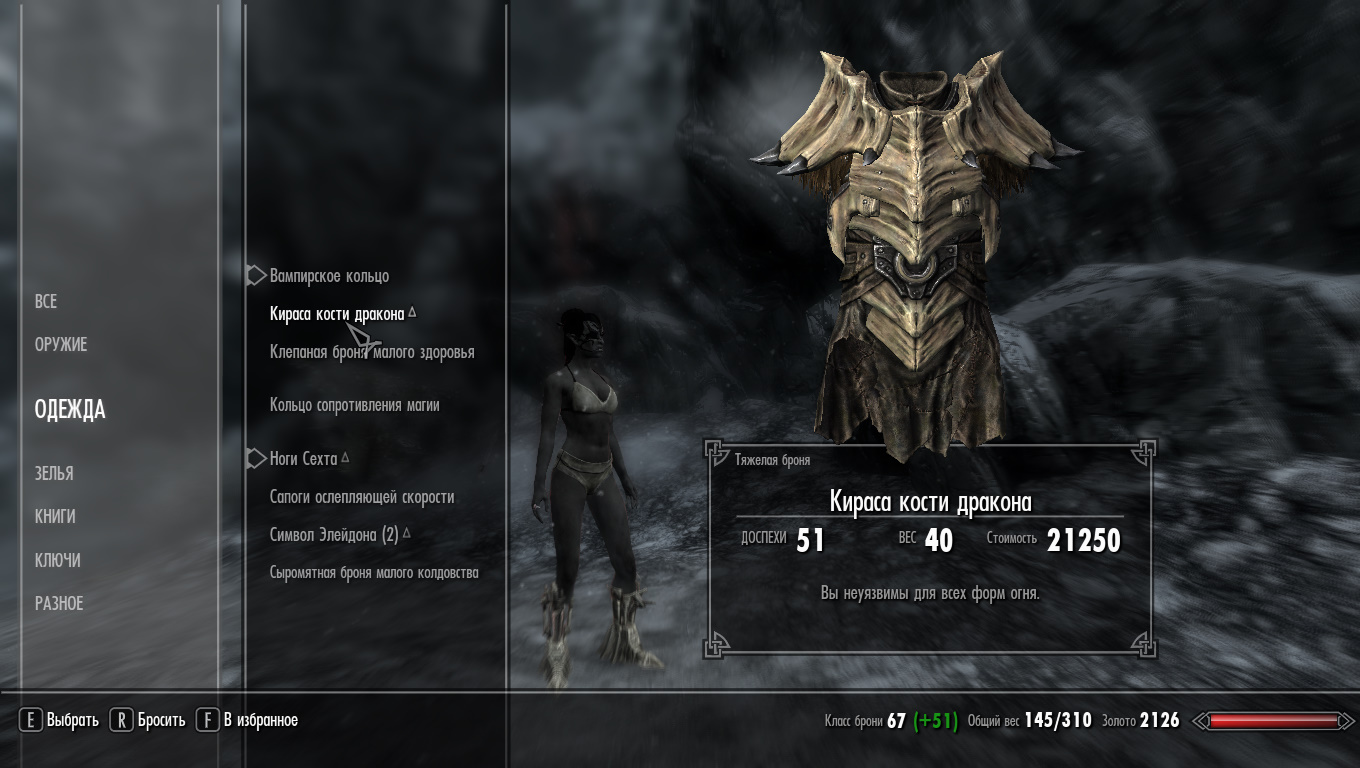Open the КНИГИ books category

tap(55, 517)
